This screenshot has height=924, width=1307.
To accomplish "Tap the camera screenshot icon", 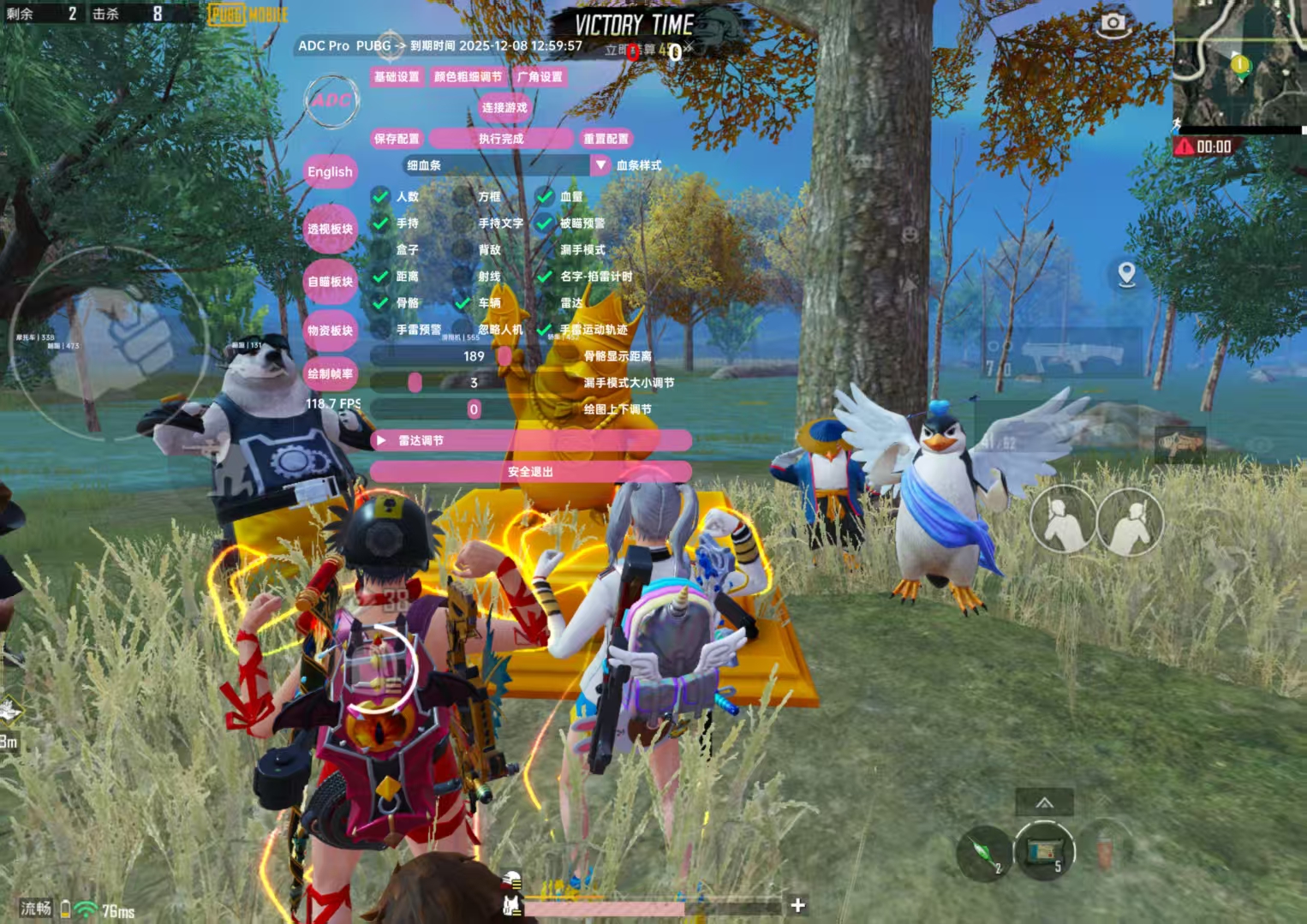I will point(1113,23).
